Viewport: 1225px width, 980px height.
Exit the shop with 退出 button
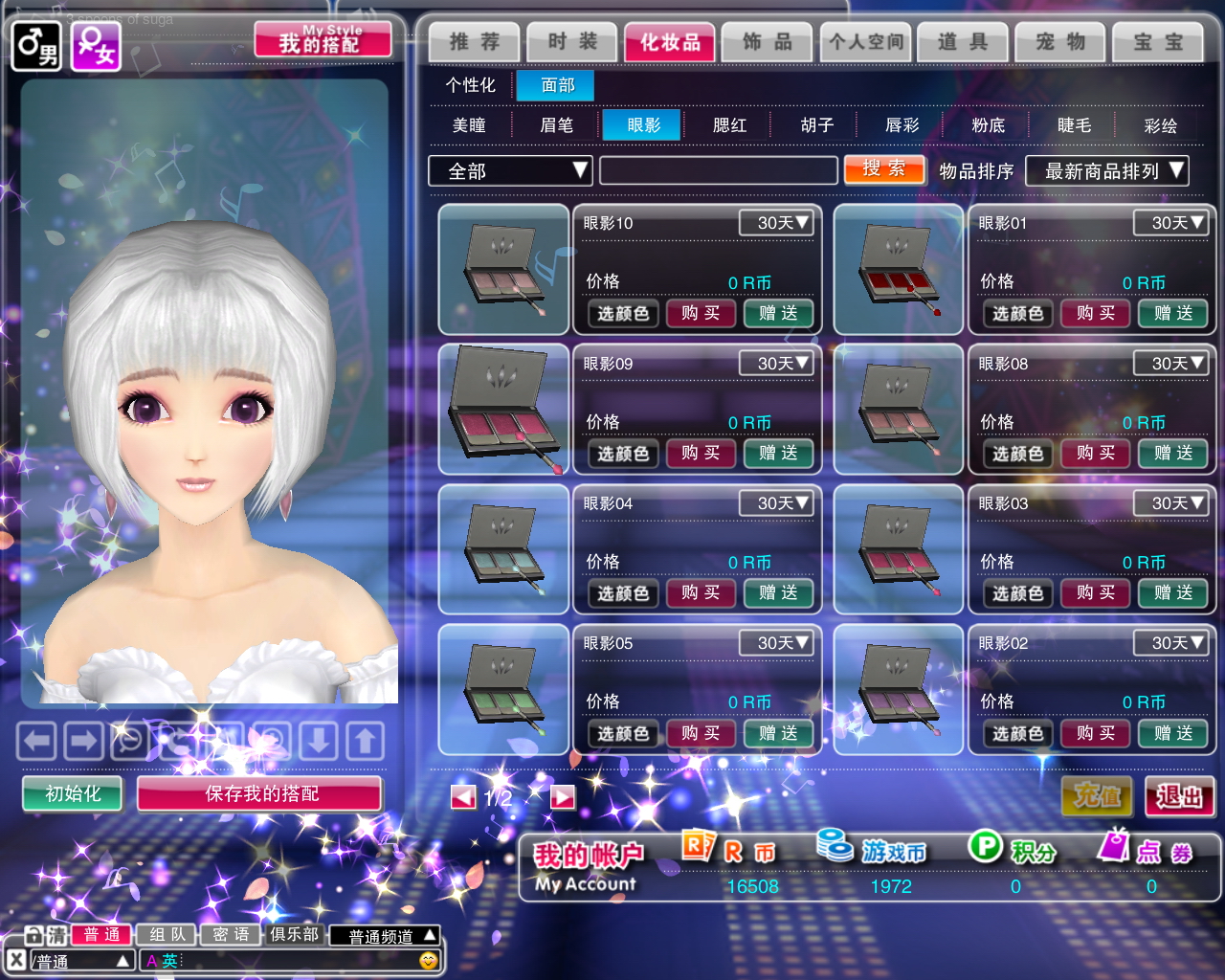pyautogui.click(x=1179, y=796)
